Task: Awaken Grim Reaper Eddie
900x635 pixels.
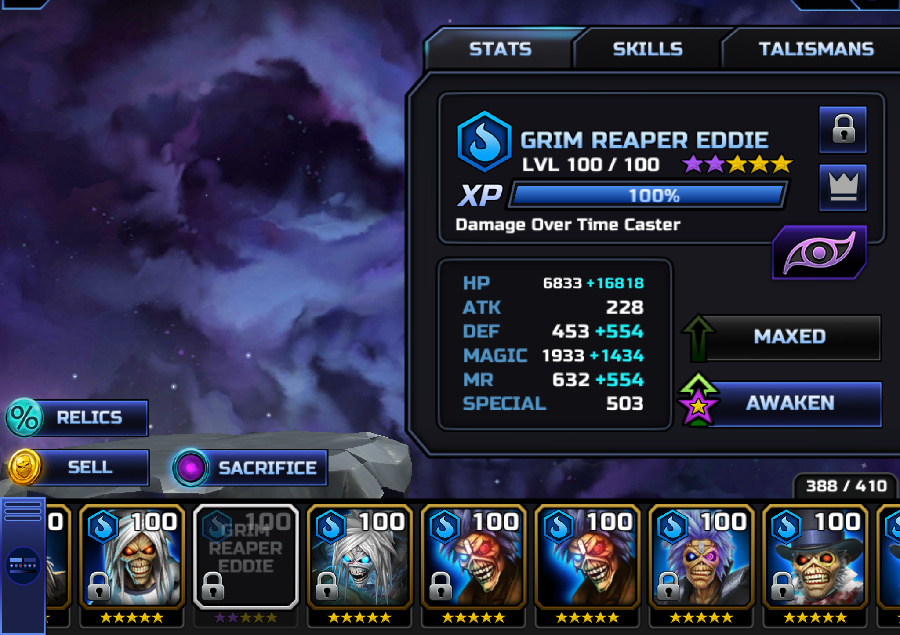Action: 789,403
